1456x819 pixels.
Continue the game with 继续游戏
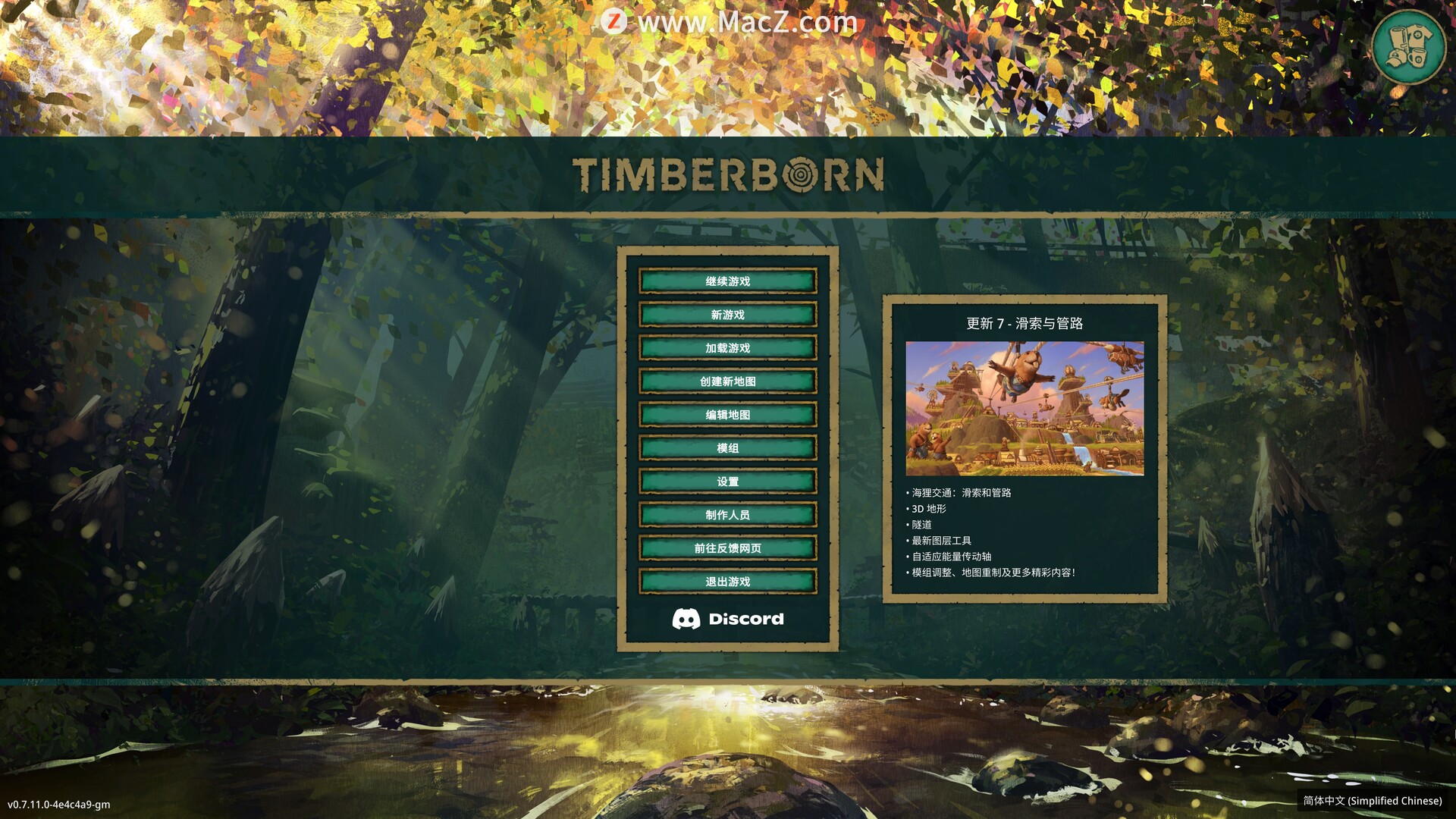[727, 281]
